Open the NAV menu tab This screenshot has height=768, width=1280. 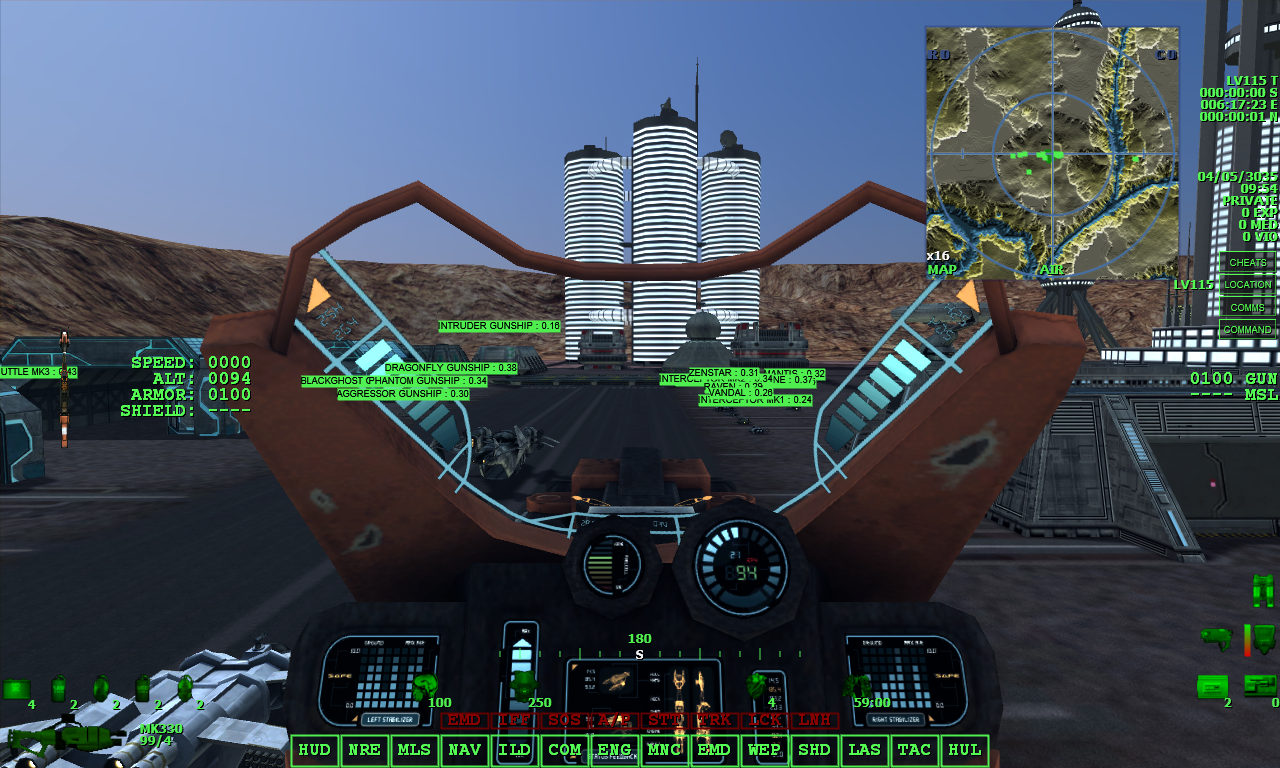[465, 750]
